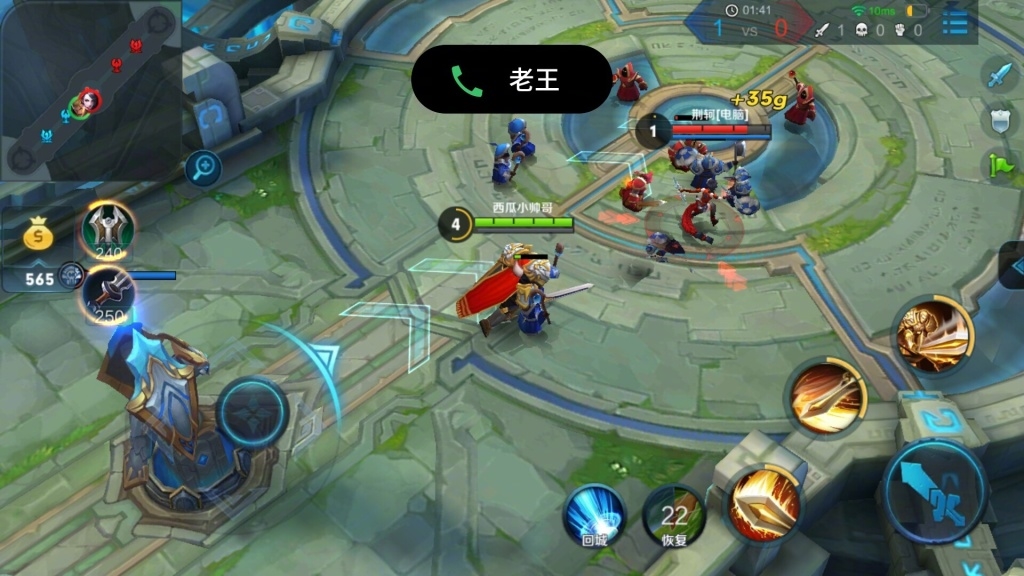Send the shield retreat signal
The width and height of the screenshot is (1024, 576).
click(x=1000, y=121)
